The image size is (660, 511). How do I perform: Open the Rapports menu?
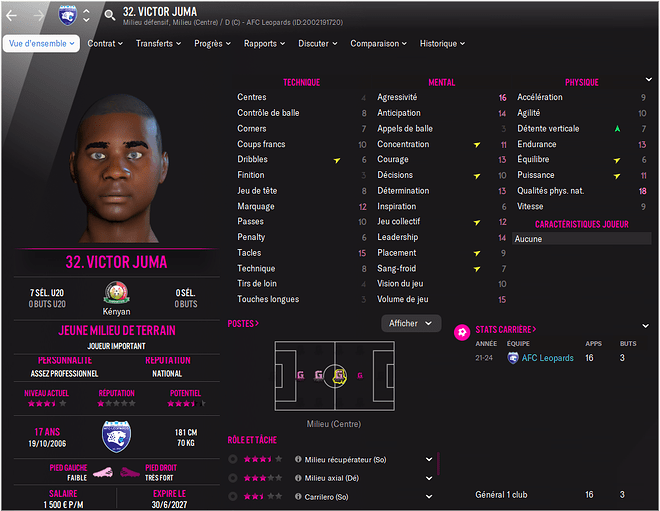tap(265, 44)
